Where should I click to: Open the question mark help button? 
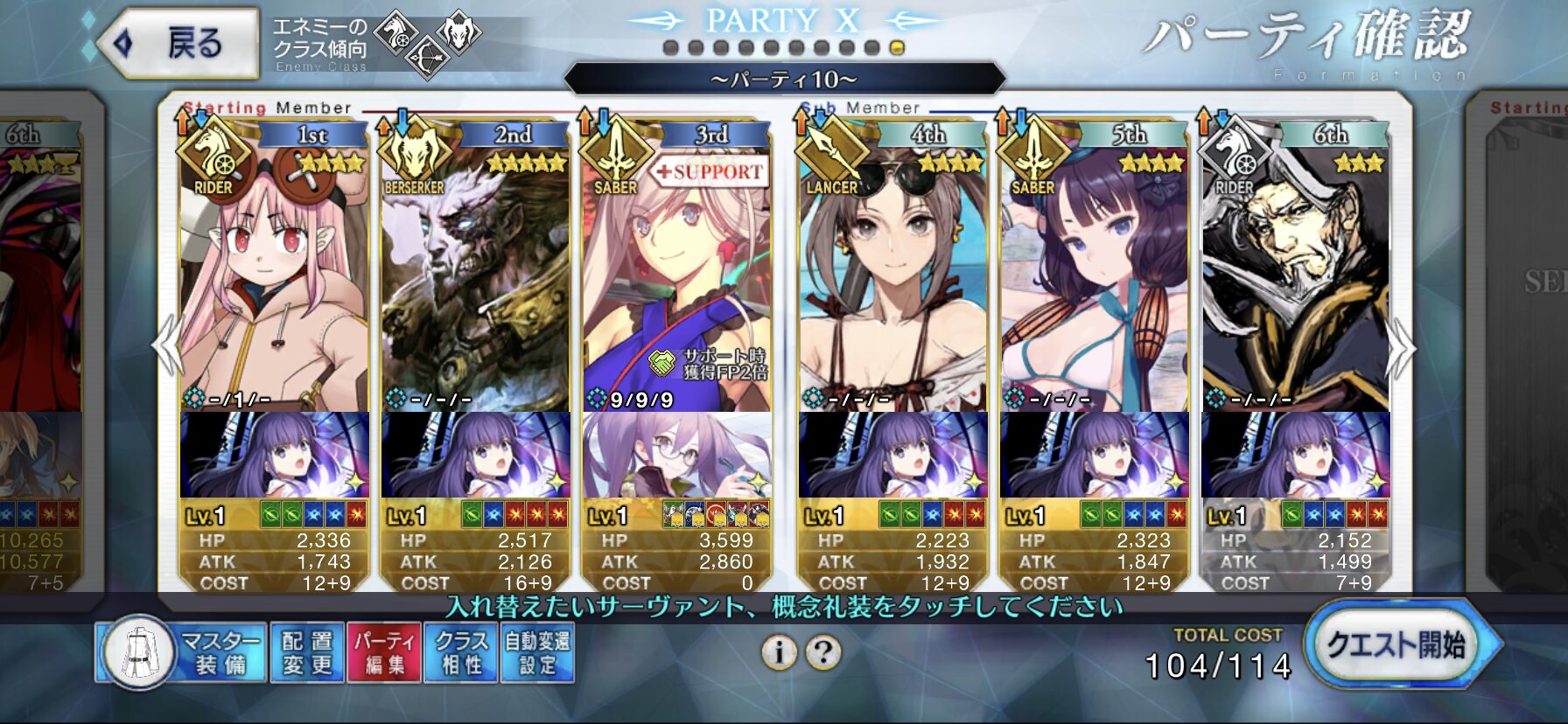[822, 651]
